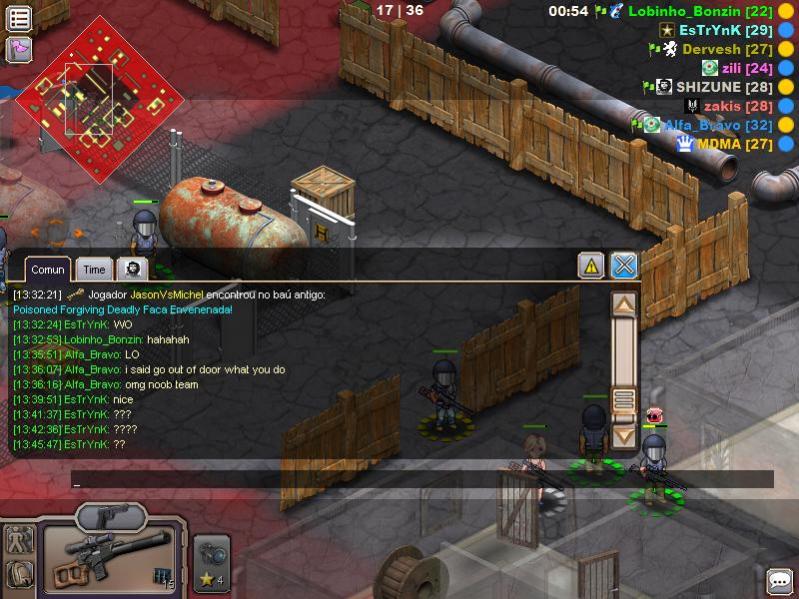The width and height of the screenshot is (799, 599).
Task: Open the backpack inventory icon
Action: click(19, 574)
